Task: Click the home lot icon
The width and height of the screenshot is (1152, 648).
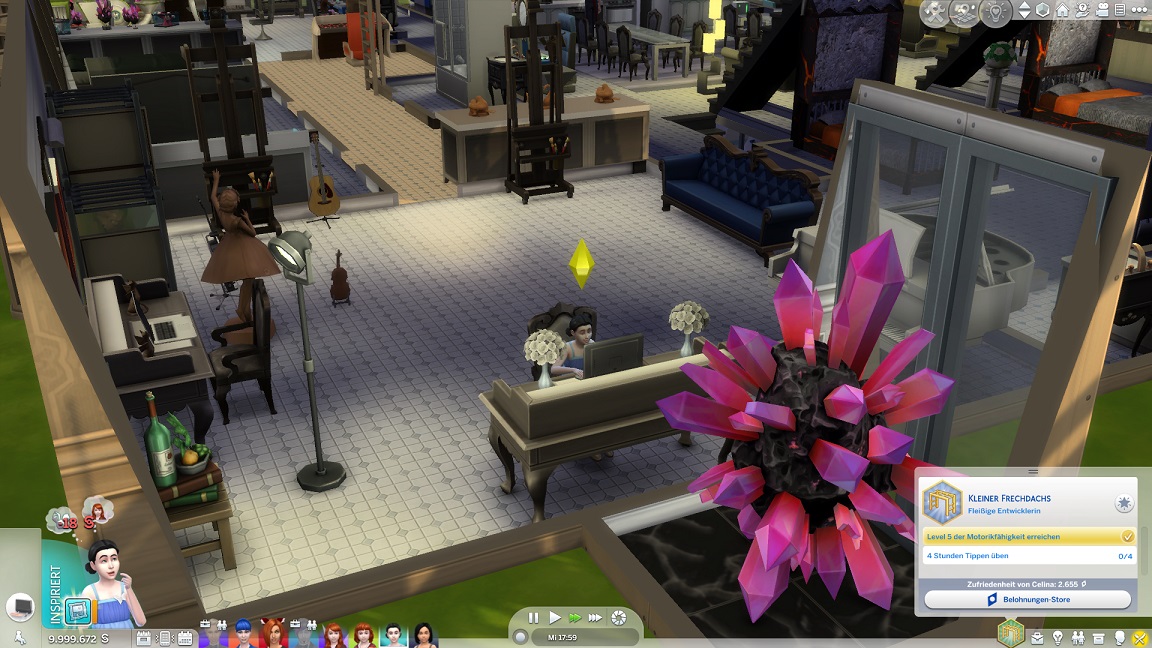Action: pyautogui.click(x=1063, y=10)
